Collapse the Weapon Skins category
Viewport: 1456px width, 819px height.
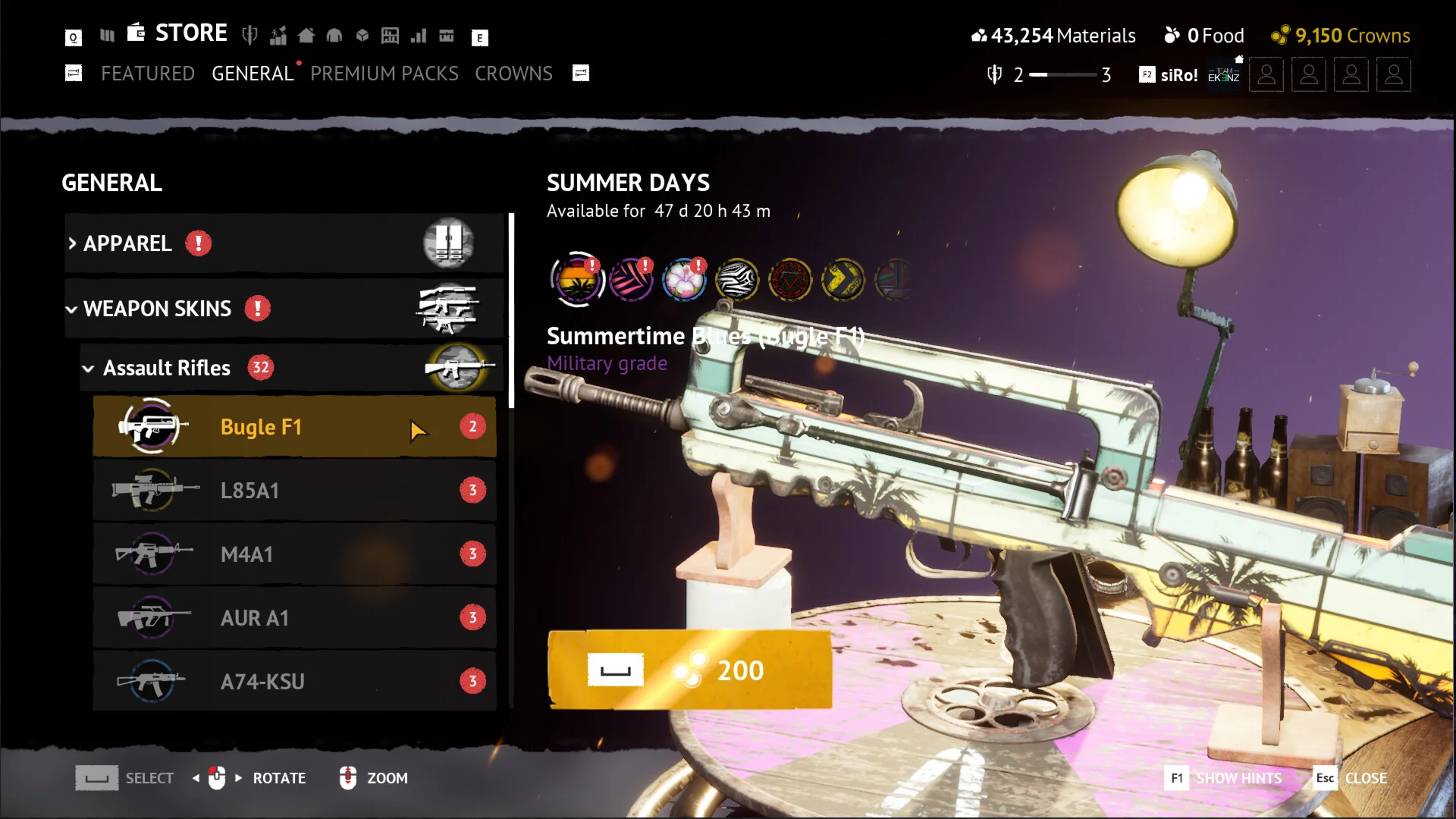tap(157, 309)
